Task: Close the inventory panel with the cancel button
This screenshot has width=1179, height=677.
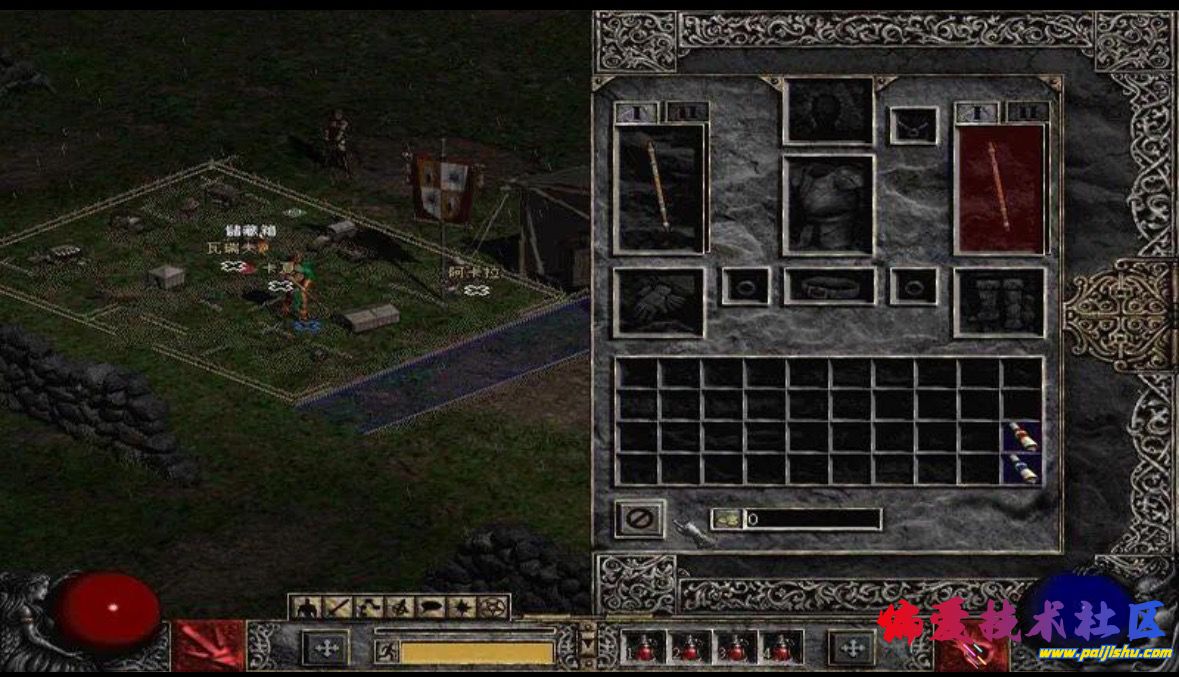Action: (638, 518)
